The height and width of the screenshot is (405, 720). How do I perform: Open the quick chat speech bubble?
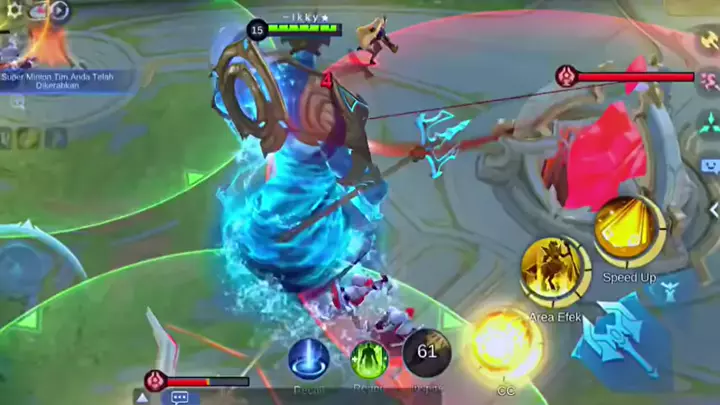coord(180,397)
